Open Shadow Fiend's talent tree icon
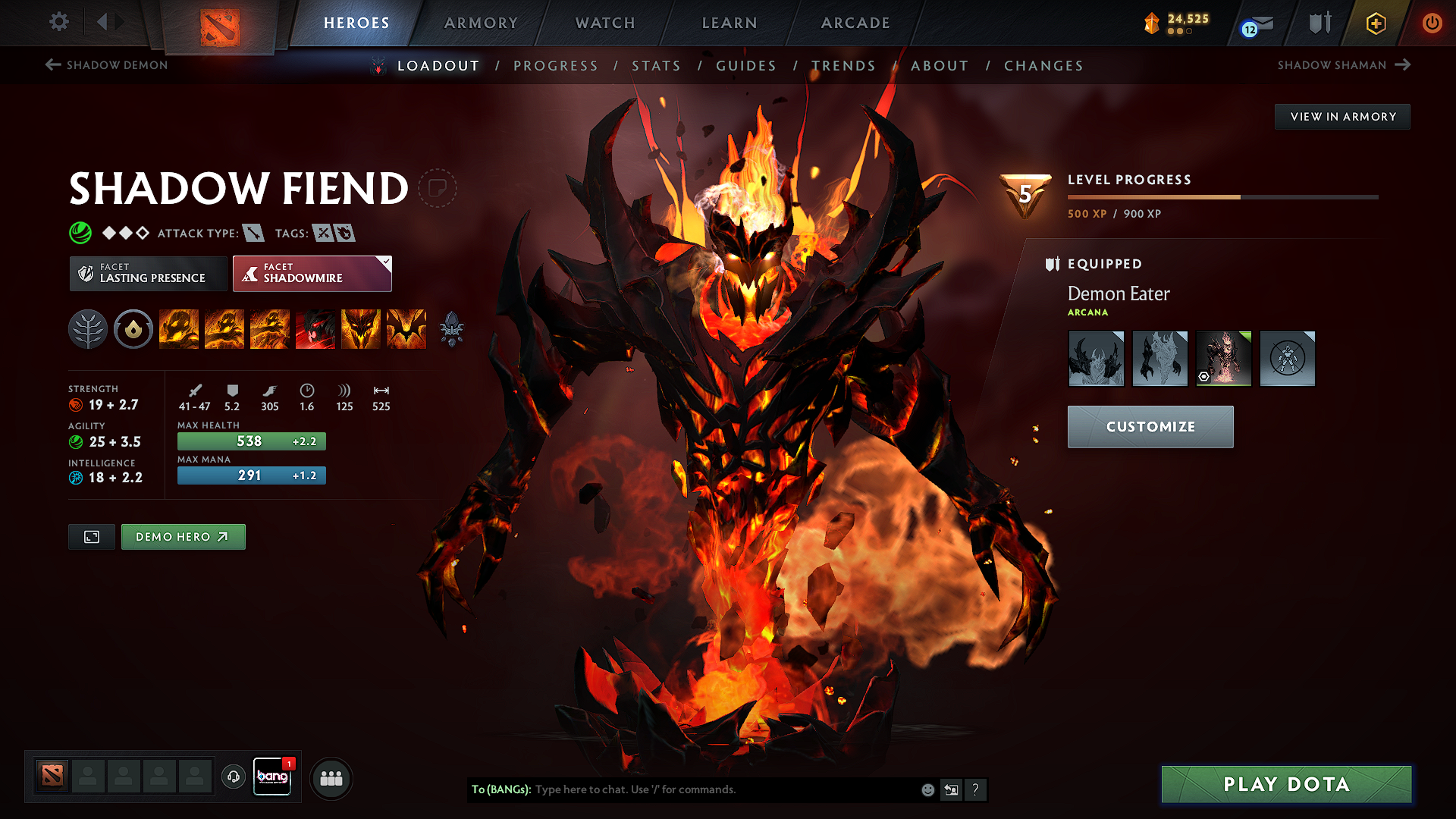The width and height of the screenshot is (1456, 819). pos(88,329)
